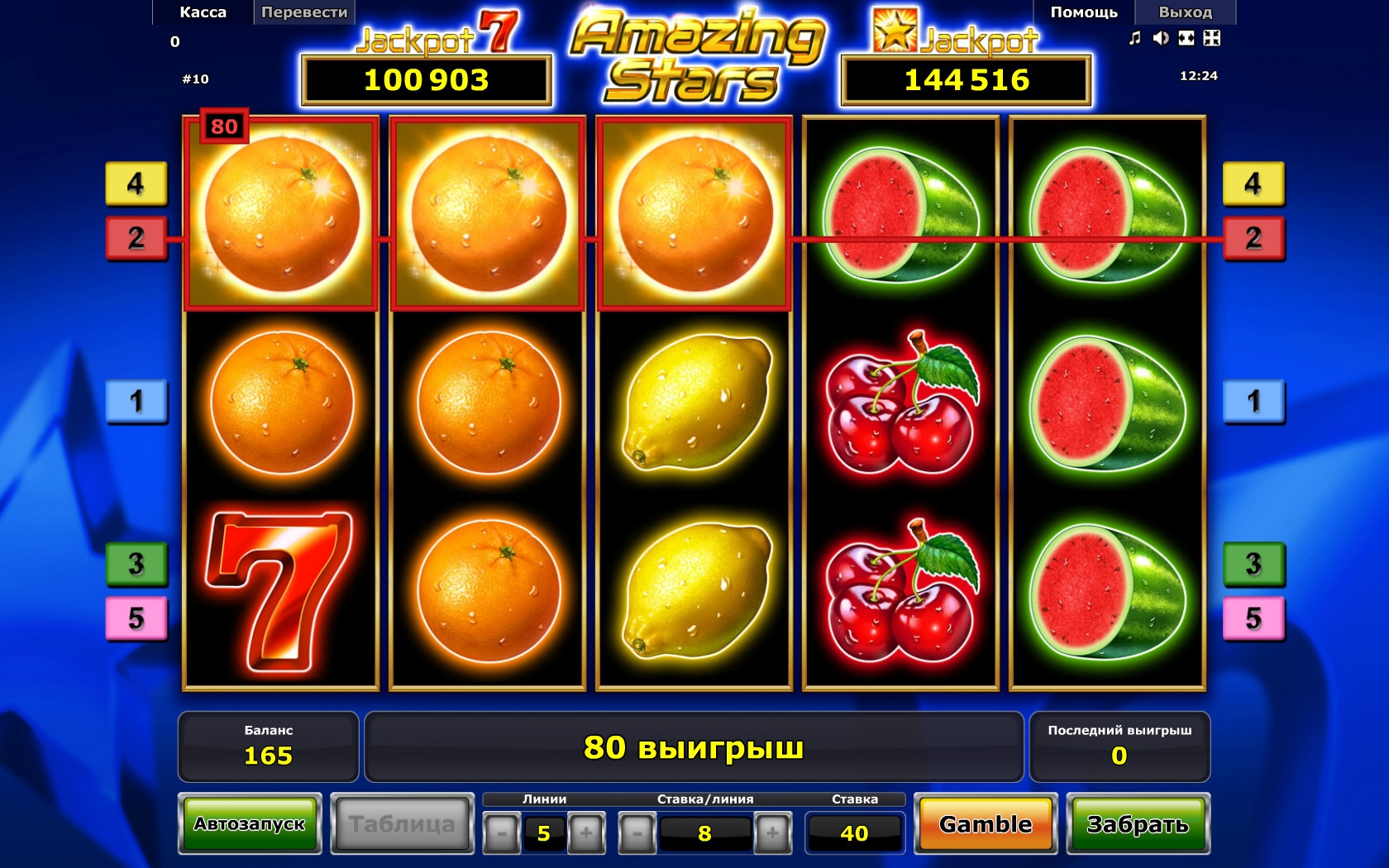Increase the Ставка/линия bet per line
This screenshot has width=1389, height=868.
pyautogui.click(x=772, y=833)
